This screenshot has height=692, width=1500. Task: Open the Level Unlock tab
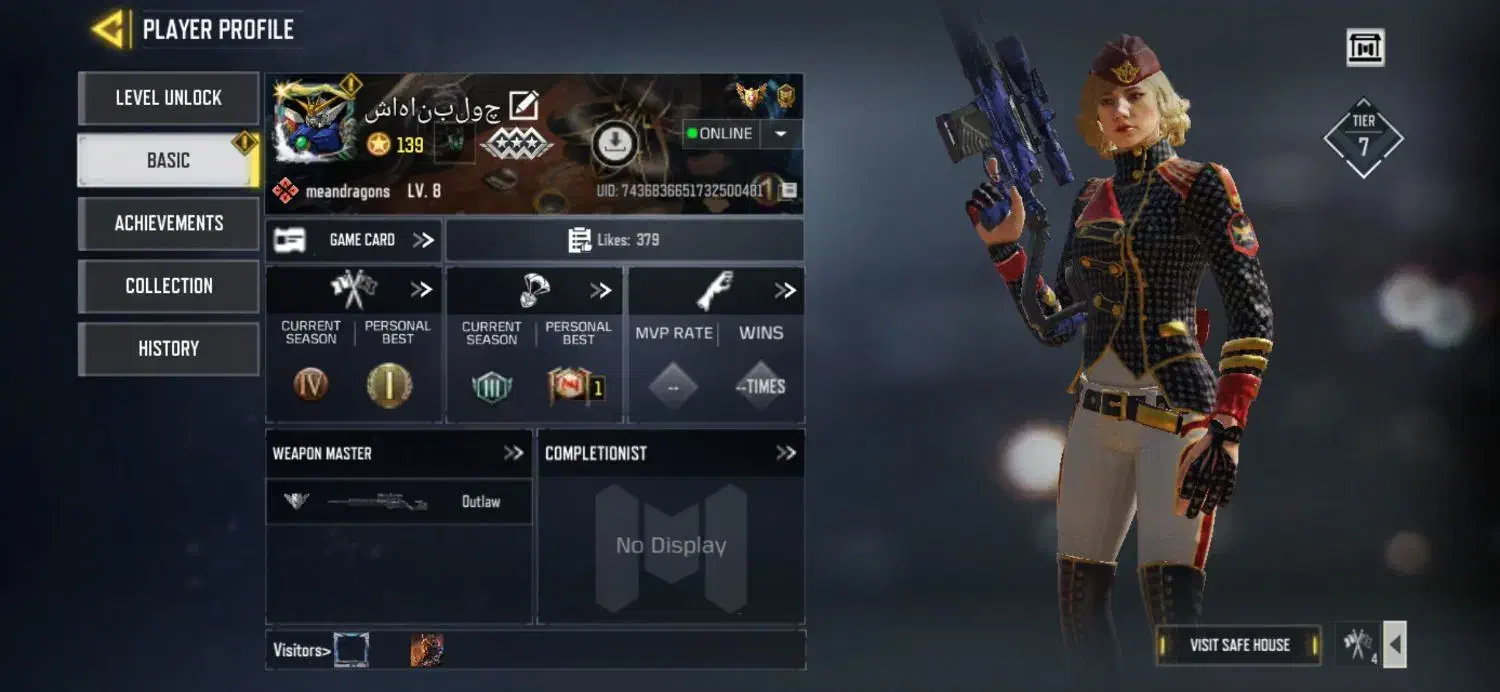point(168,98)
